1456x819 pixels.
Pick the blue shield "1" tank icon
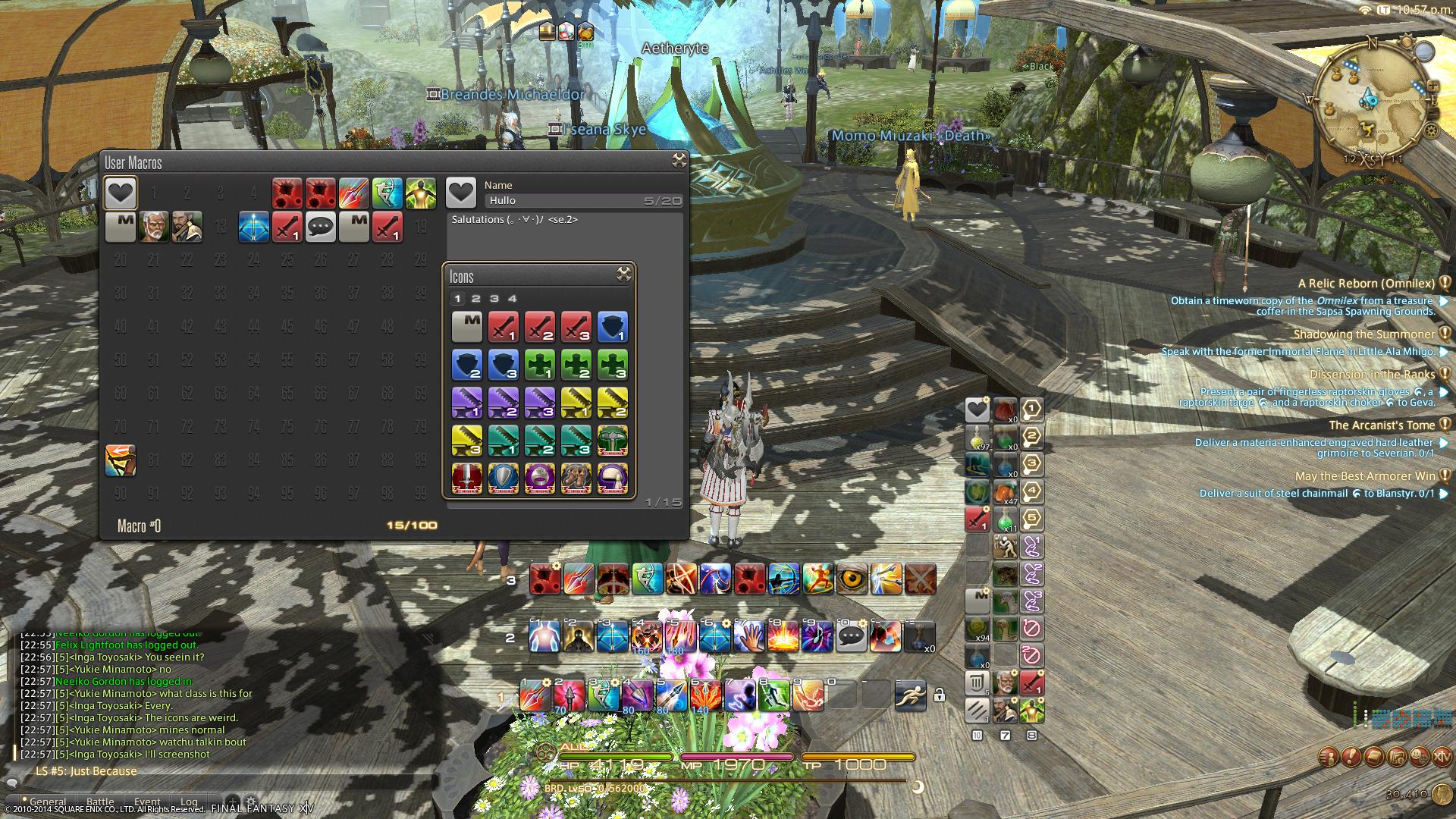coord(613,326)
